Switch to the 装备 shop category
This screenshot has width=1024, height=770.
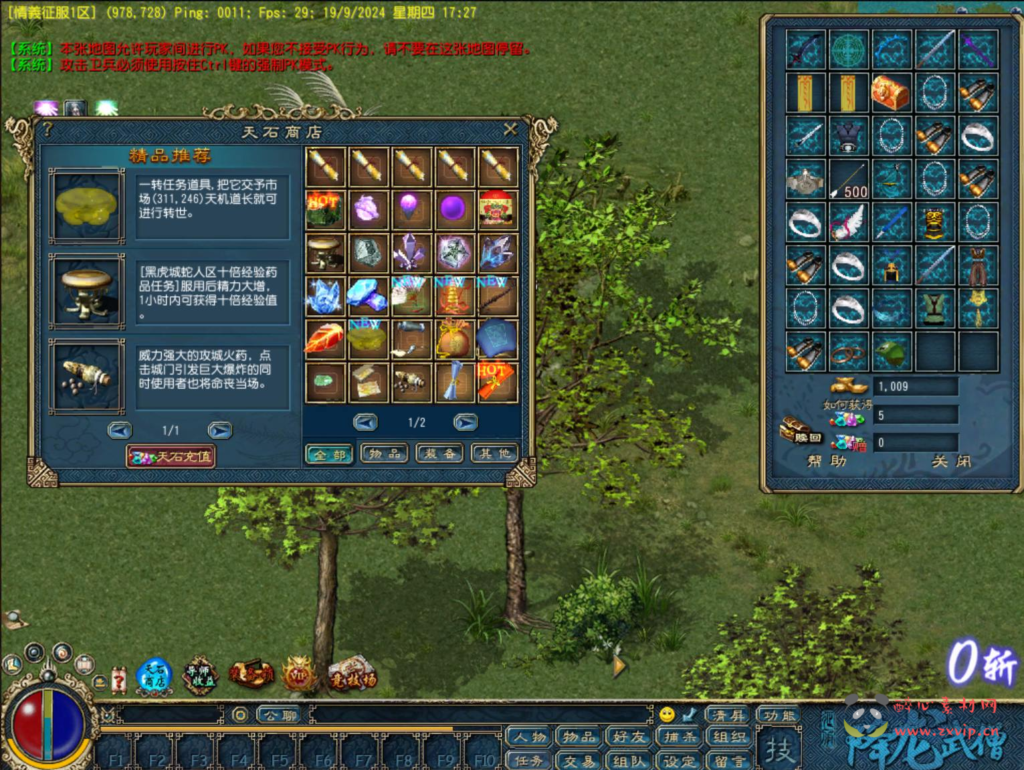[439, 453]
